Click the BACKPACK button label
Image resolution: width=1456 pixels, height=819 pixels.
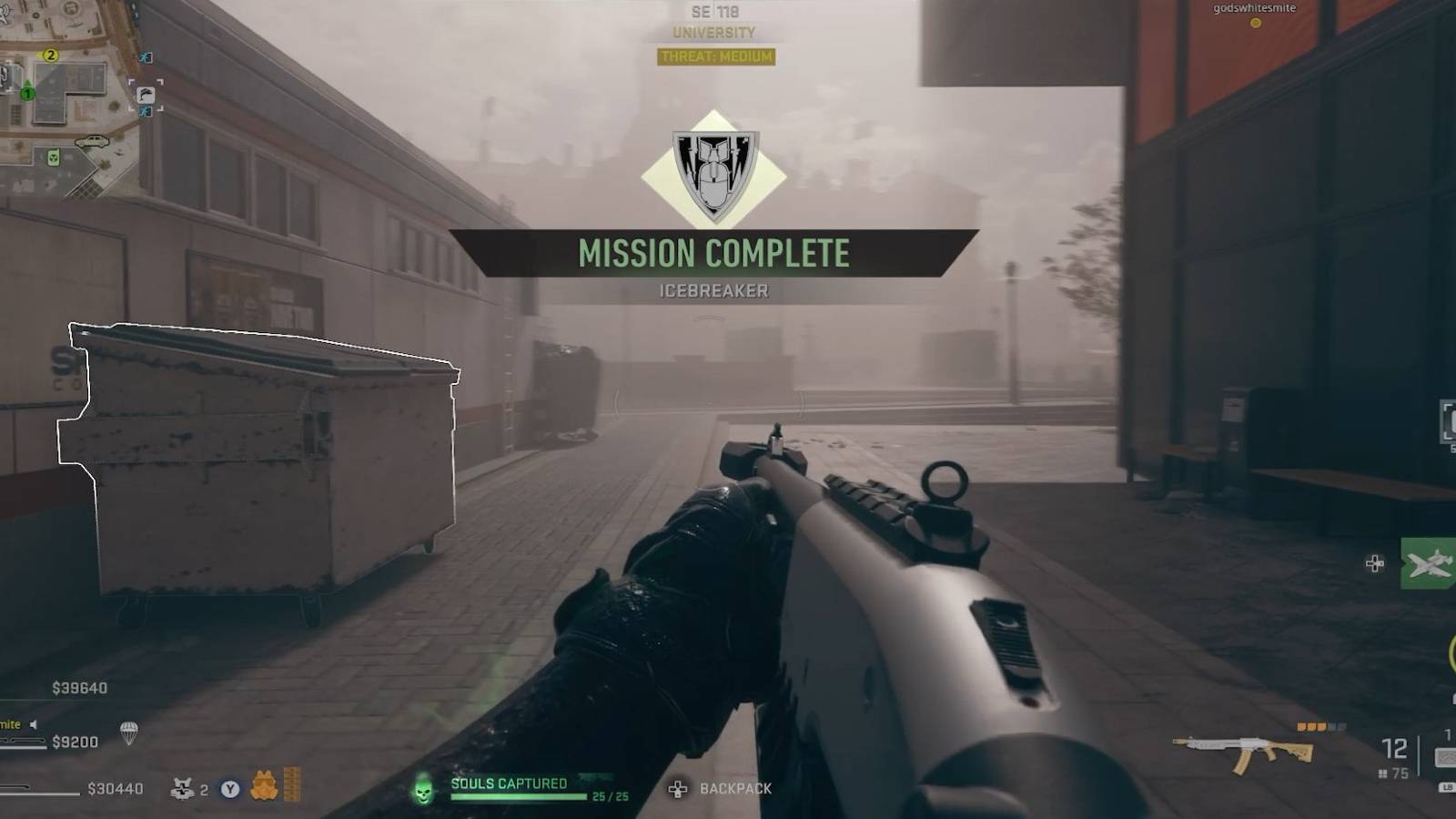coord(736,788)
